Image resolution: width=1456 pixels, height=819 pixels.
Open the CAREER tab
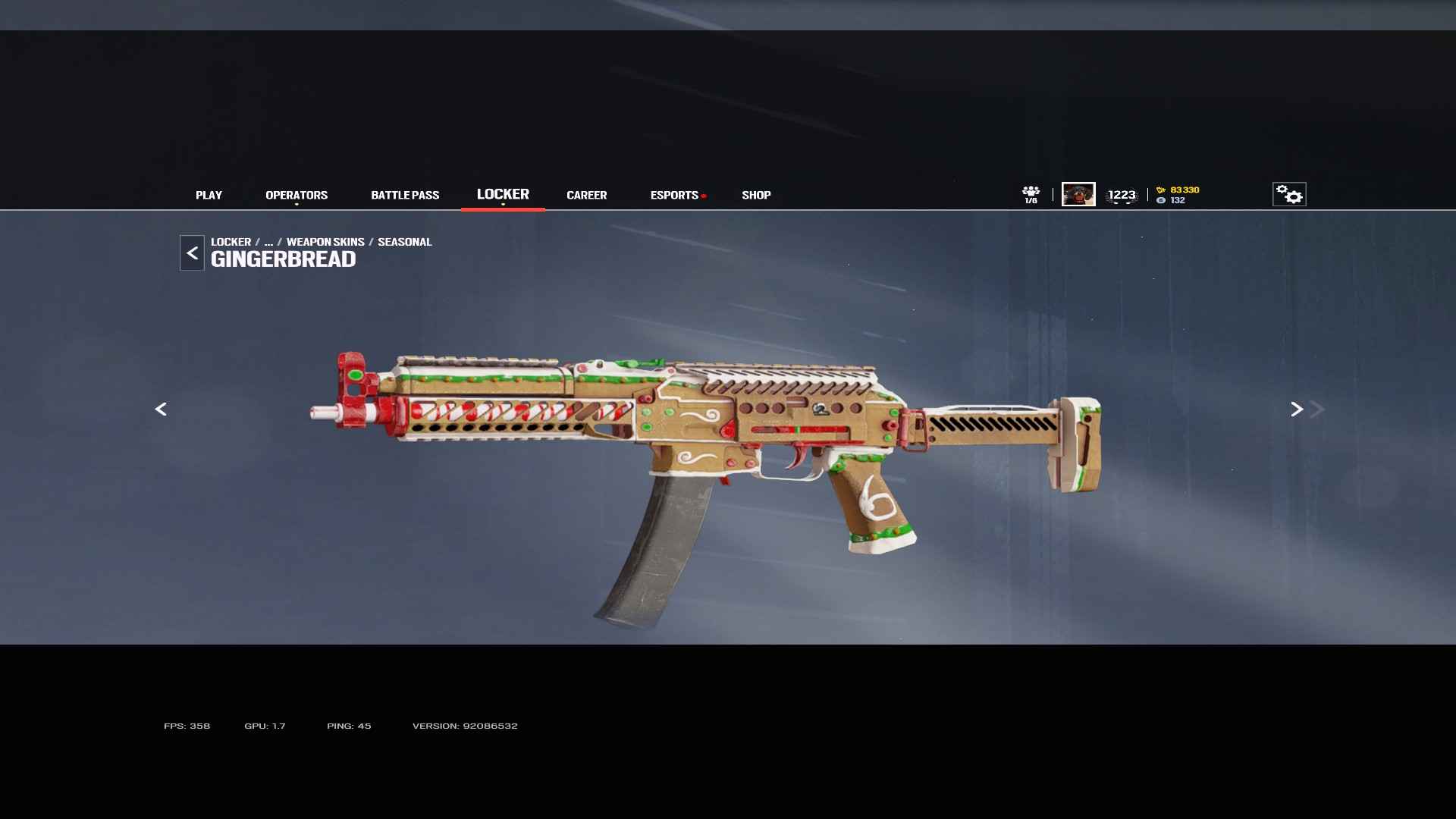(586, 195)
